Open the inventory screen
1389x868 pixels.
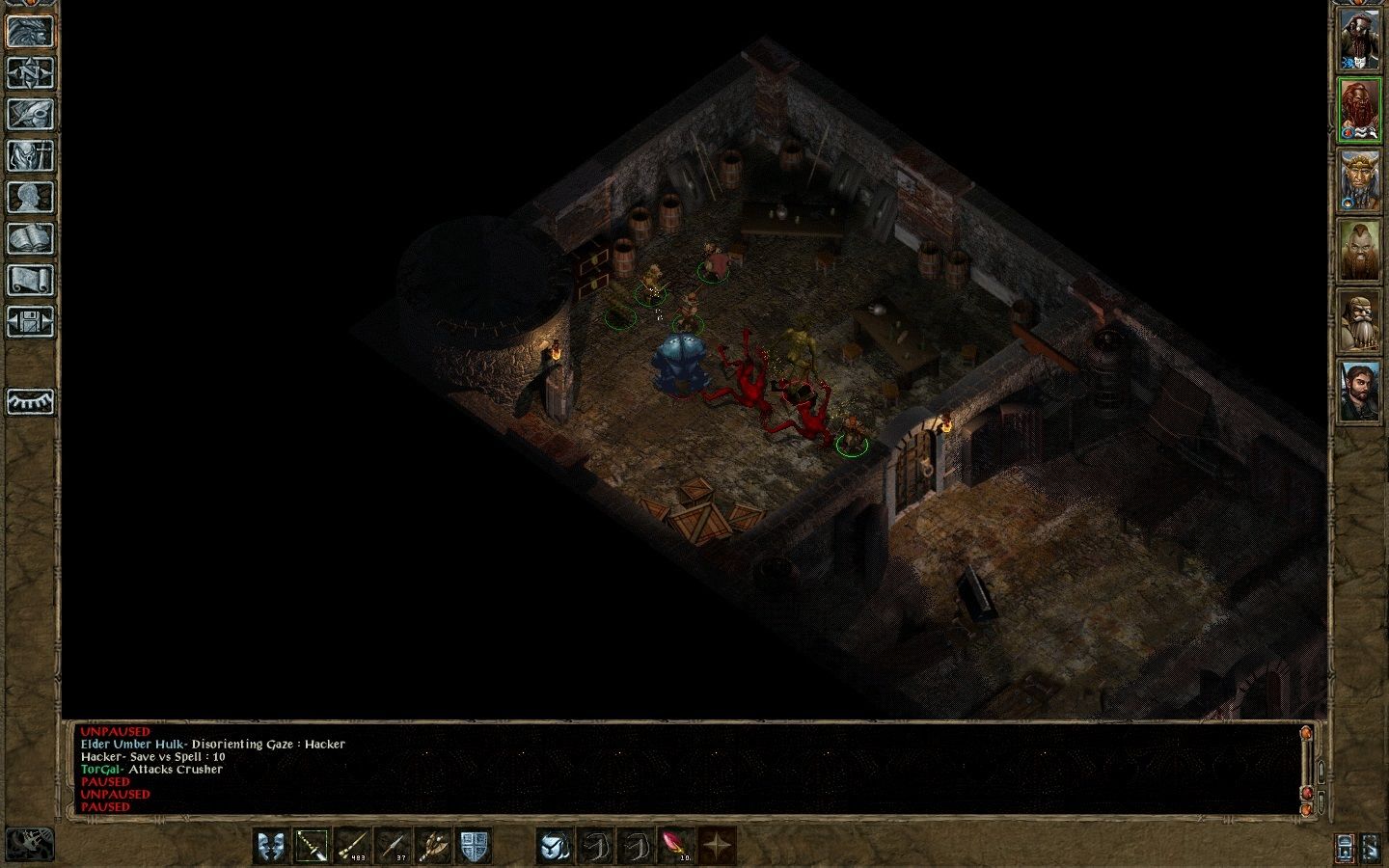[30, 155]
